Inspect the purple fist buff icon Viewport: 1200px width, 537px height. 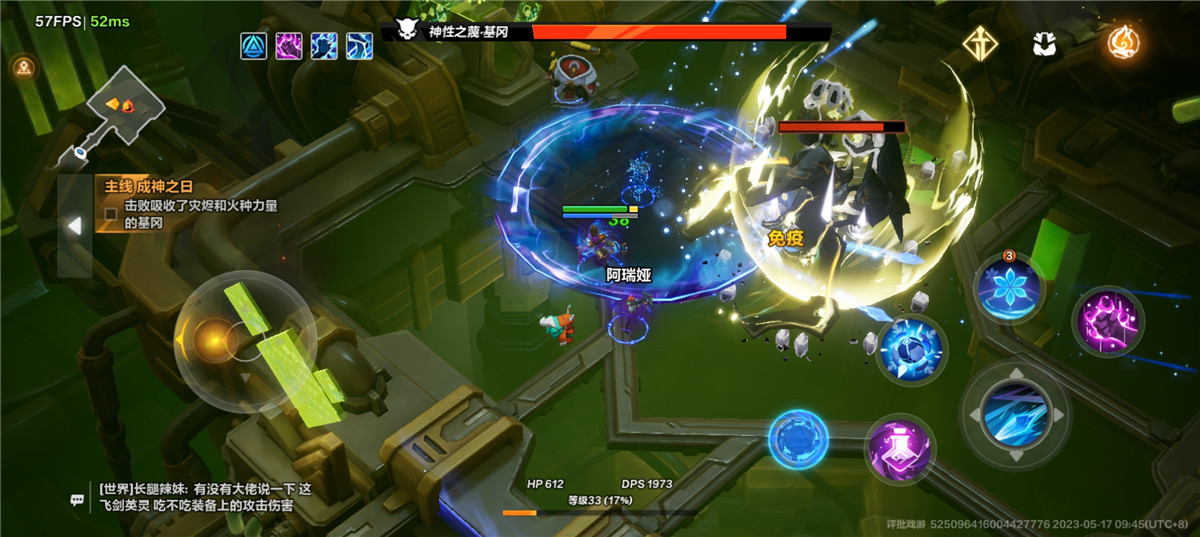(289, 46)
